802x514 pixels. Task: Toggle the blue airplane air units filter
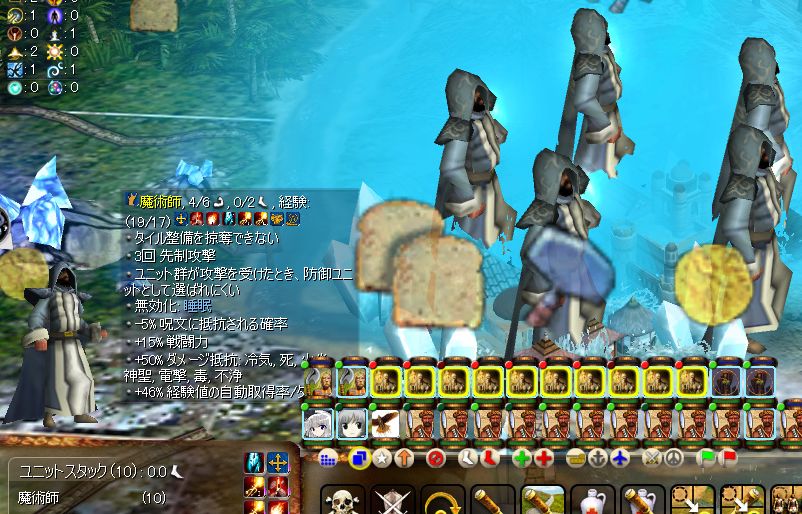point(621,459)
